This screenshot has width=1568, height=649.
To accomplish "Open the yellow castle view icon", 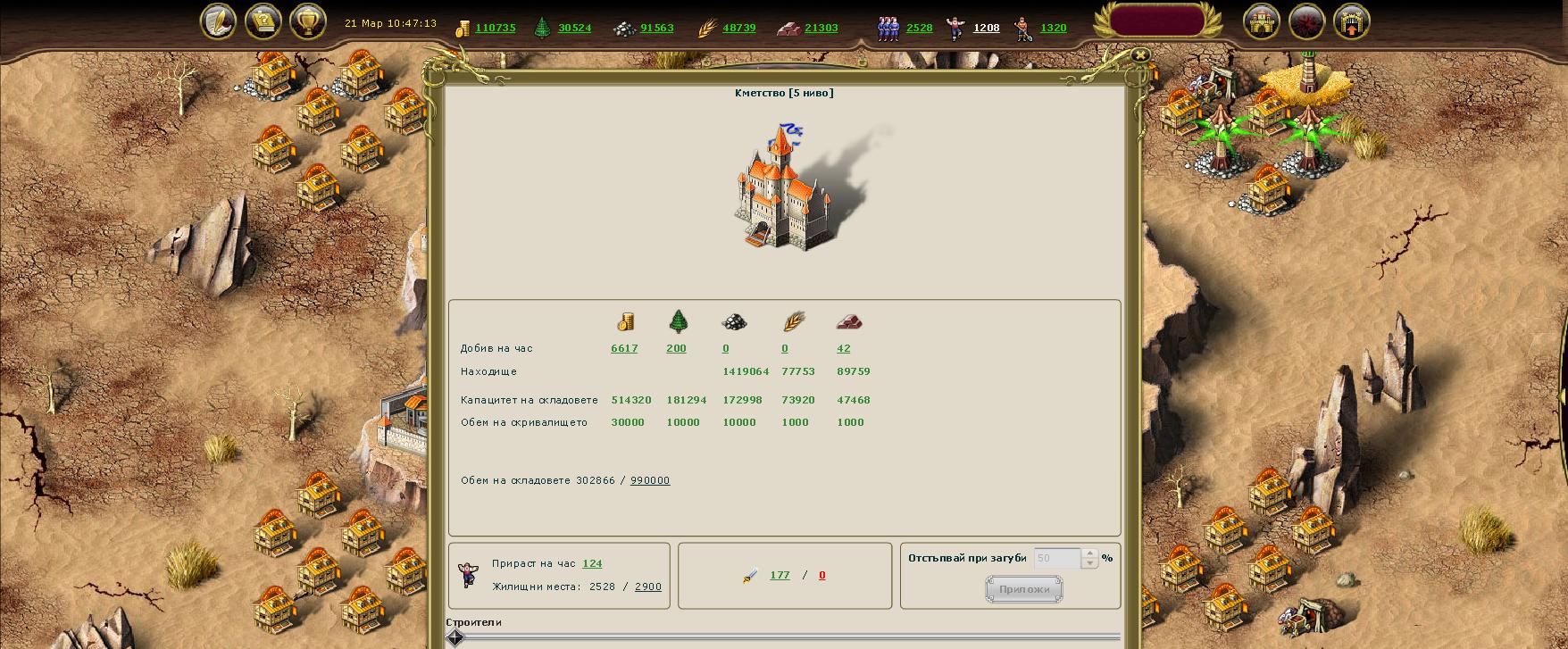I will (x=1262, y=21).
